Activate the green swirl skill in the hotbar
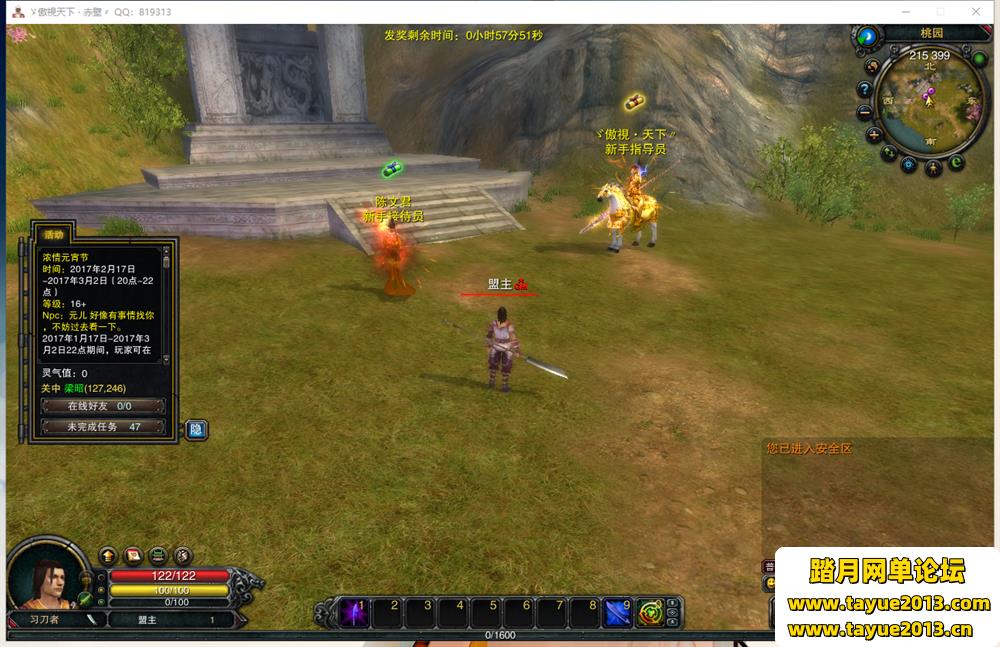This screenshot has width=1000, height=647. 651,611
